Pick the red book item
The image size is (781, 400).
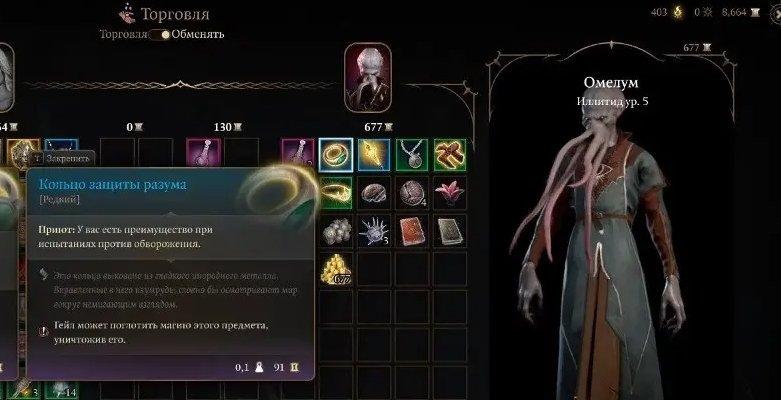click(x=411, y=230)
